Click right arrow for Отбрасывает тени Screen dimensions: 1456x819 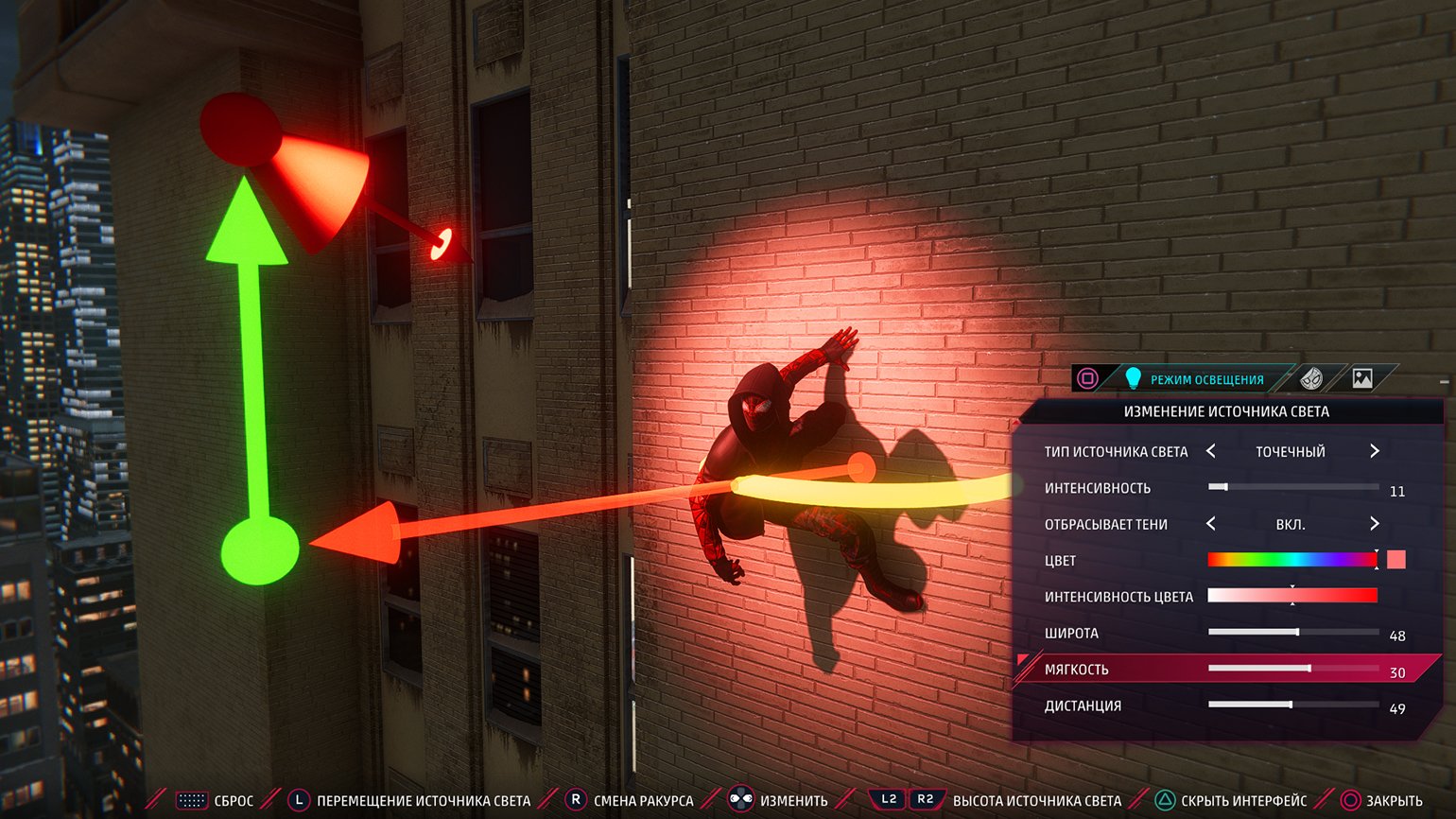[x=1375, y=524]
